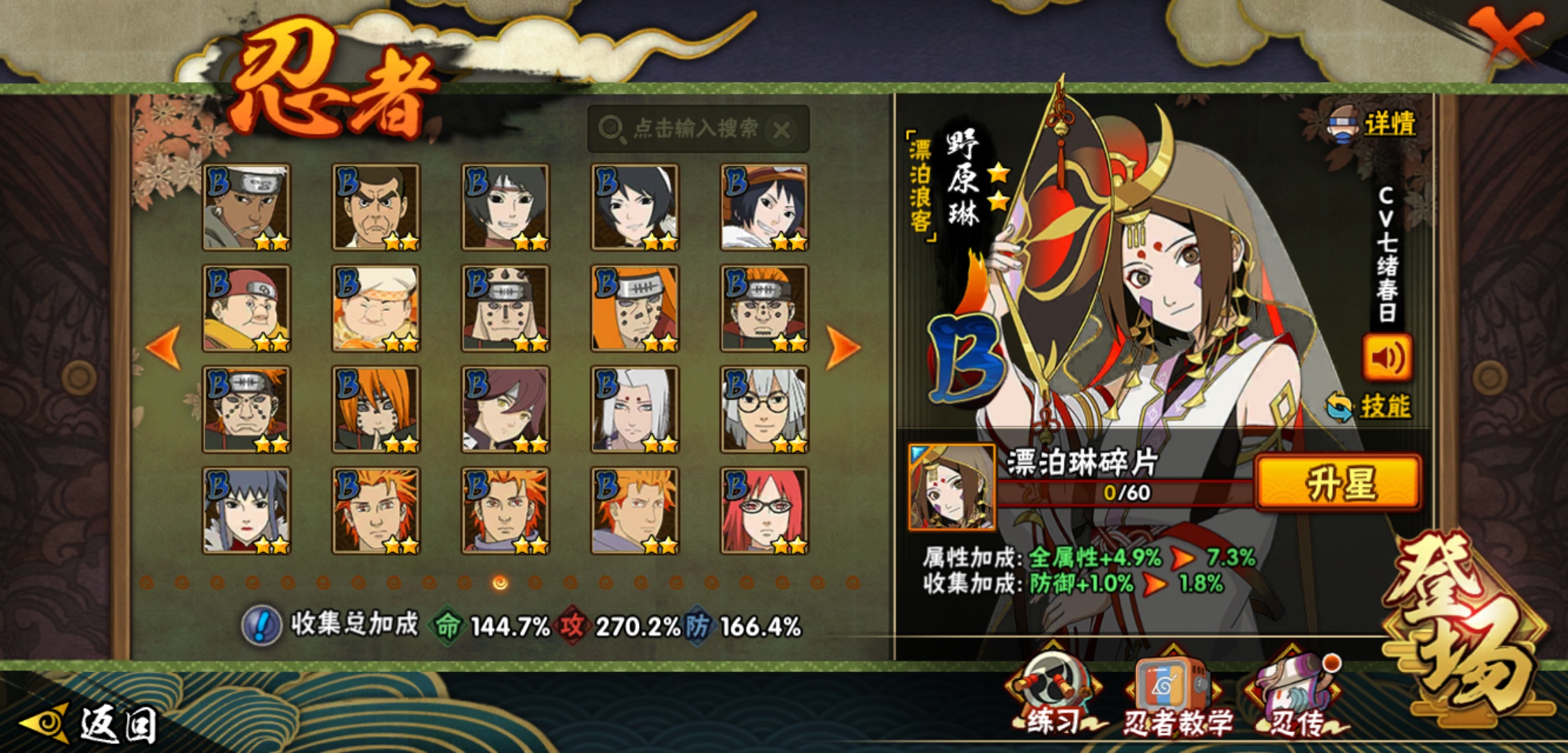Tap the 升星 star upgrade button
This screenshot has width=1568, height=753.
[x=1338, y=483]
